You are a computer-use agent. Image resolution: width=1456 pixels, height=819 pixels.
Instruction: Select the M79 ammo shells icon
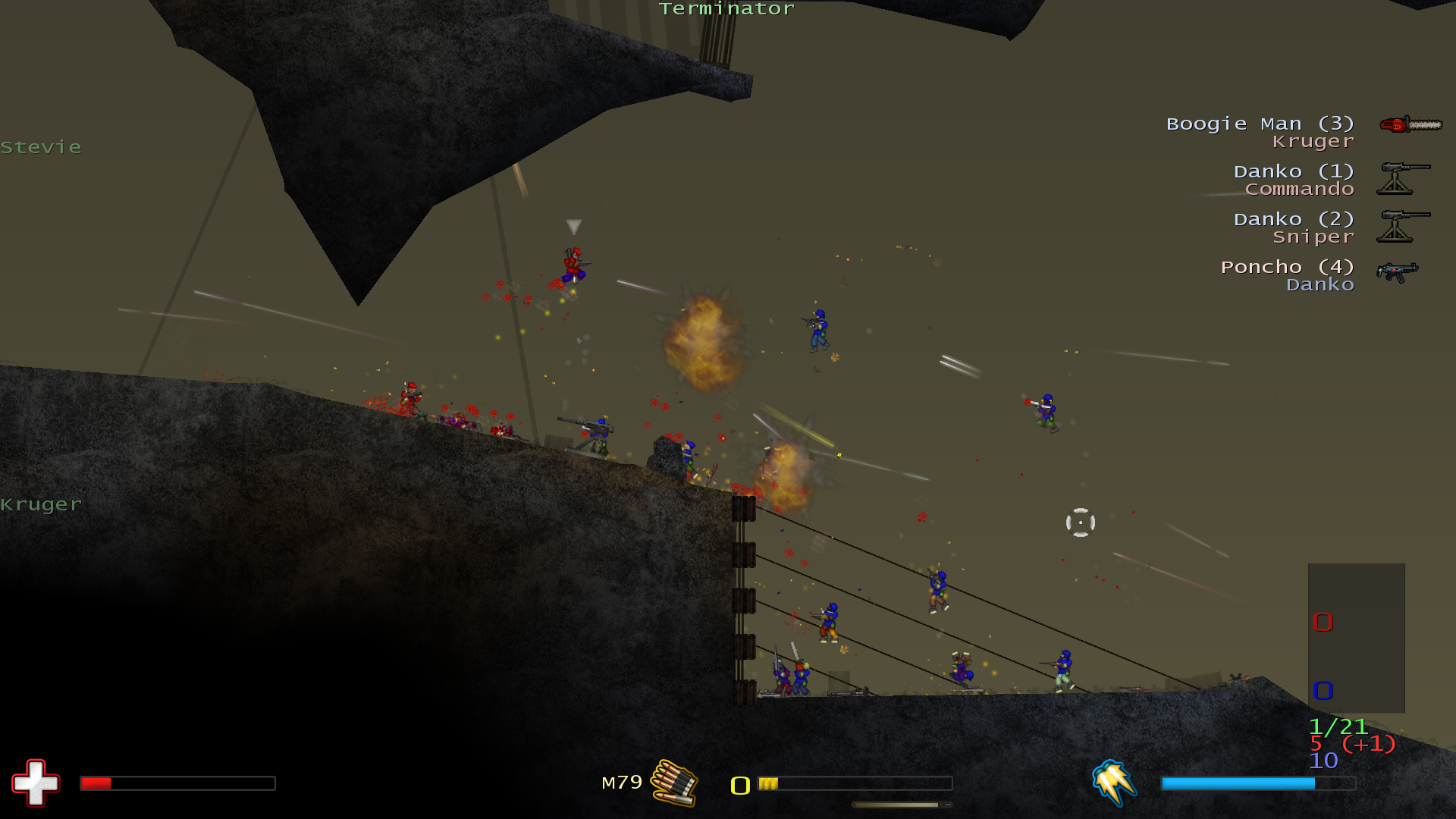click(674, 782)
